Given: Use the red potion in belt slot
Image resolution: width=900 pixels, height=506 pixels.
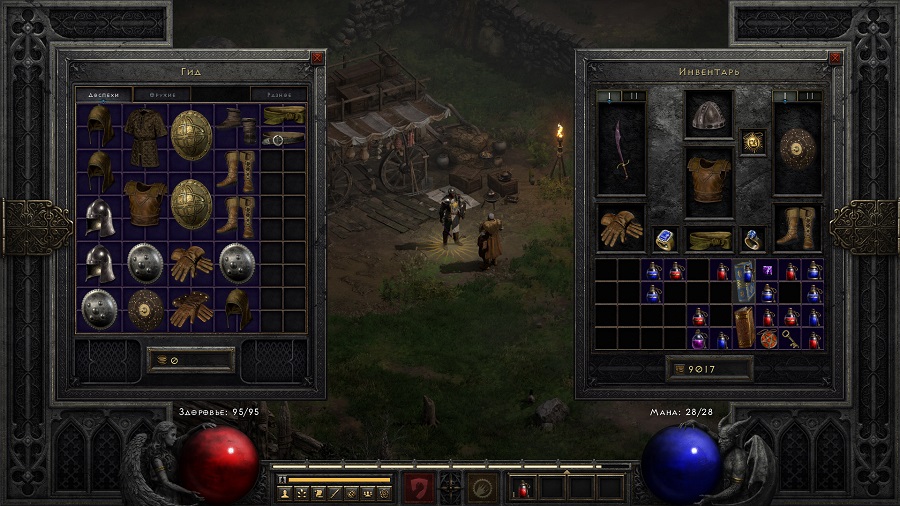Looking at the screenshot, I should [524, 487].
